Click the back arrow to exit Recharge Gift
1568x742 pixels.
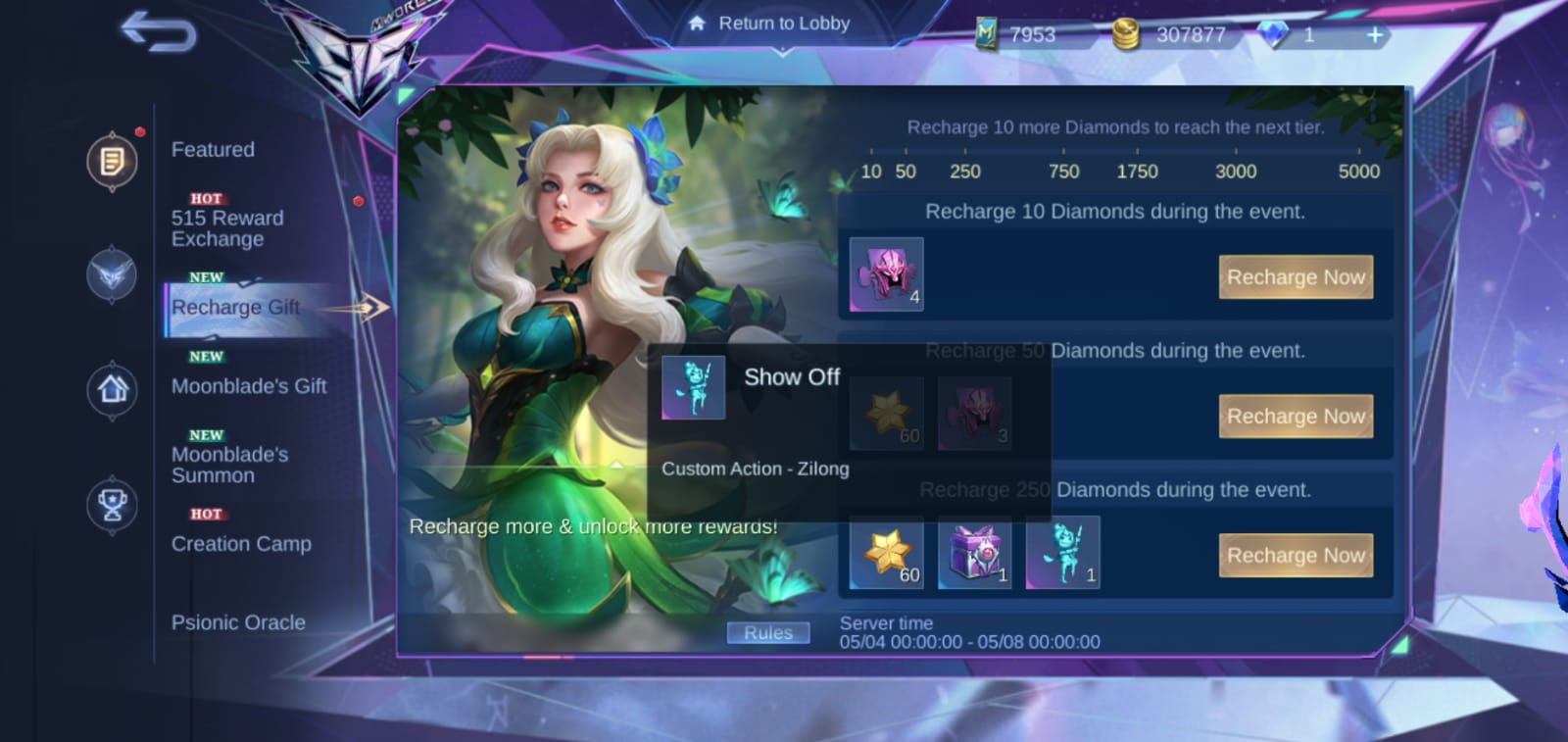tap(160, 32)
